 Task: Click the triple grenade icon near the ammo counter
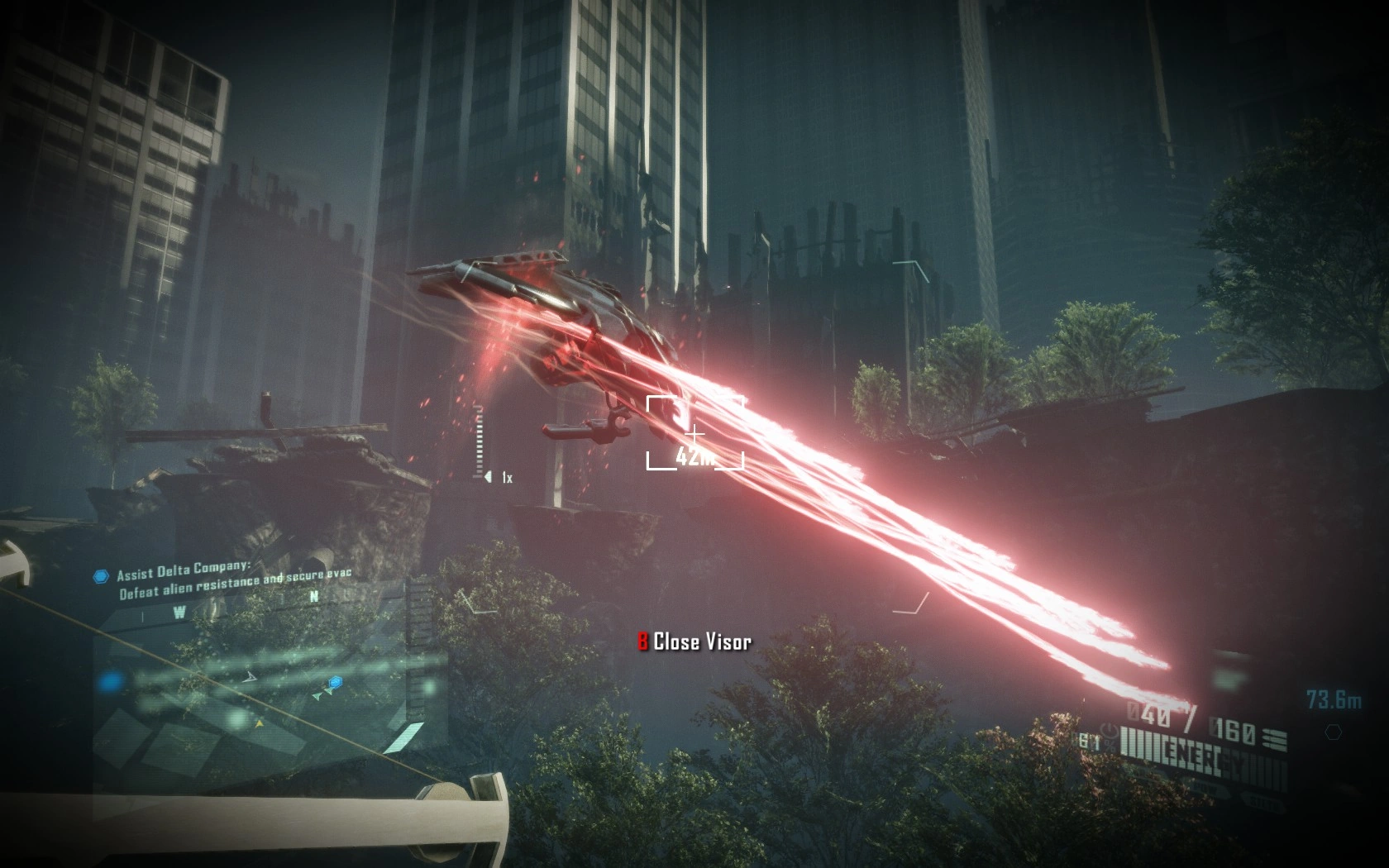click(x=1274, y=738)
